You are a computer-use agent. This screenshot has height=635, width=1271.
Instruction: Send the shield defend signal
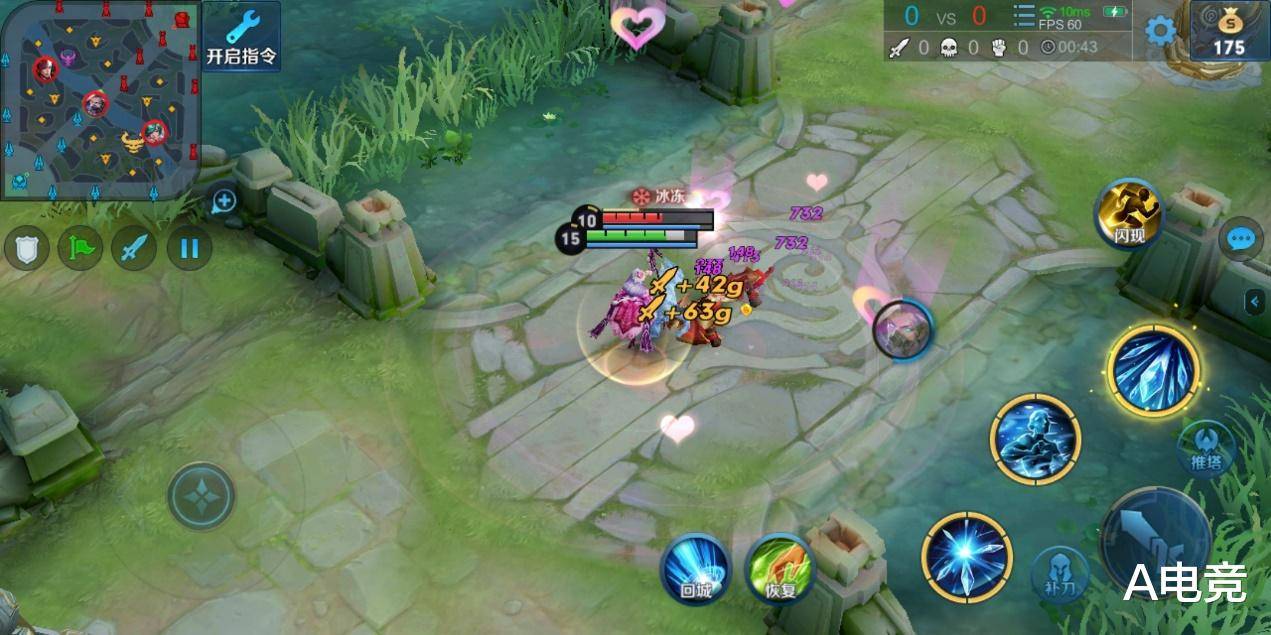[27, 248]
